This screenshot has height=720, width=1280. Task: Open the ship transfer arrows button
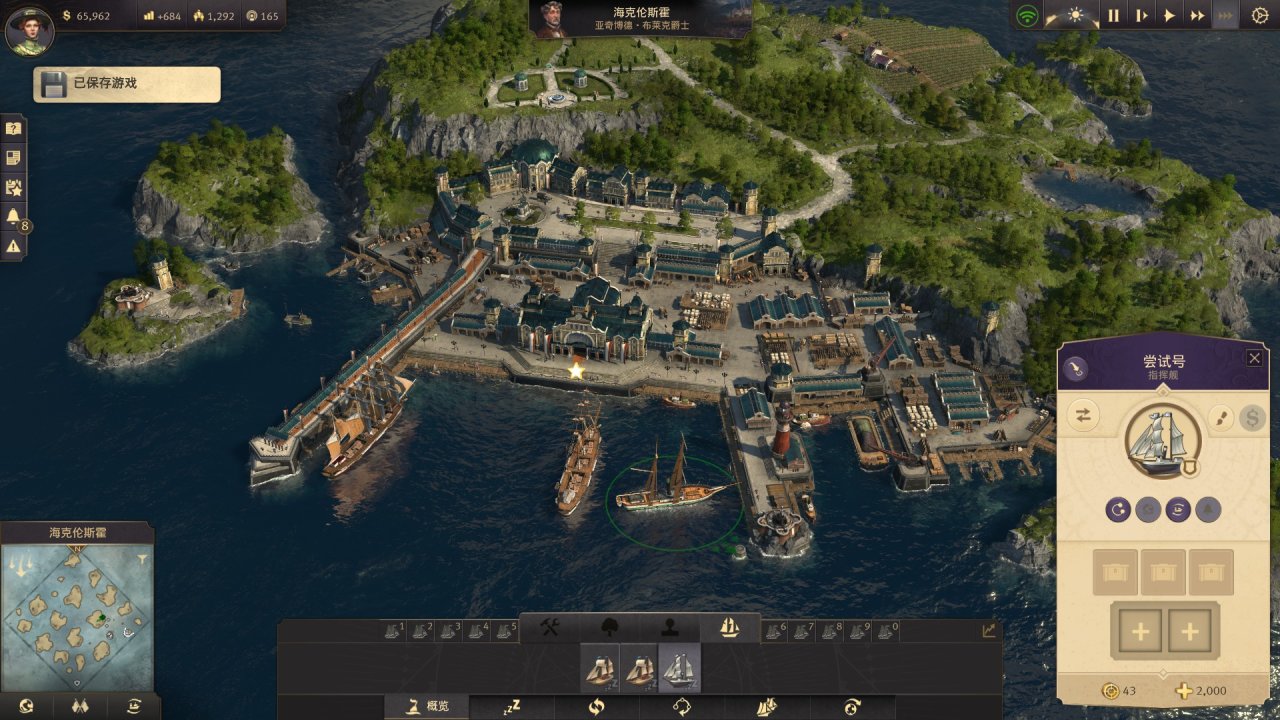click(1083, 416)
